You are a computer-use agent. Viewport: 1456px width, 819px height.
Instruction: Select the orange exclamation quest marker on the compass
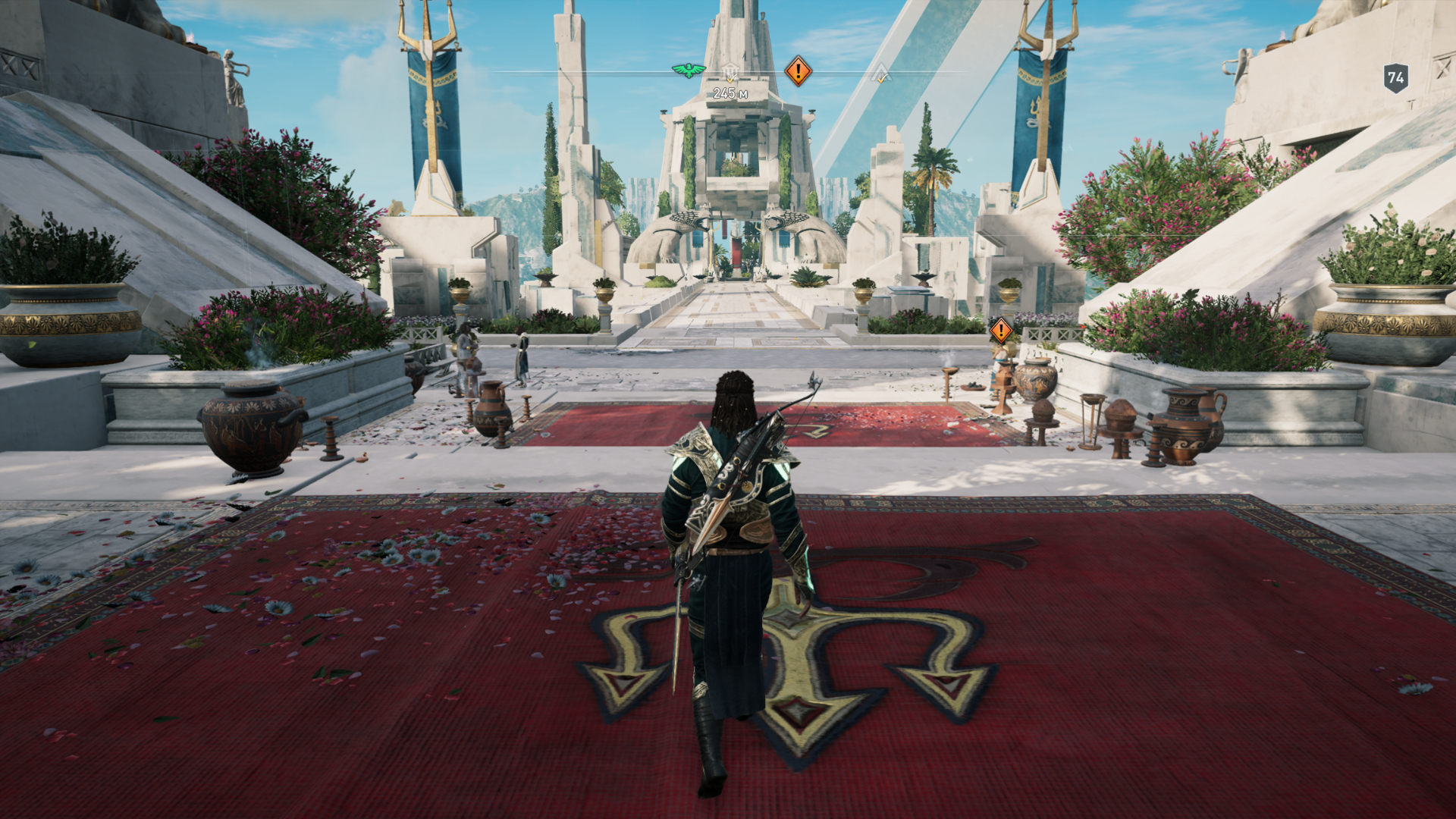[797, 71]
